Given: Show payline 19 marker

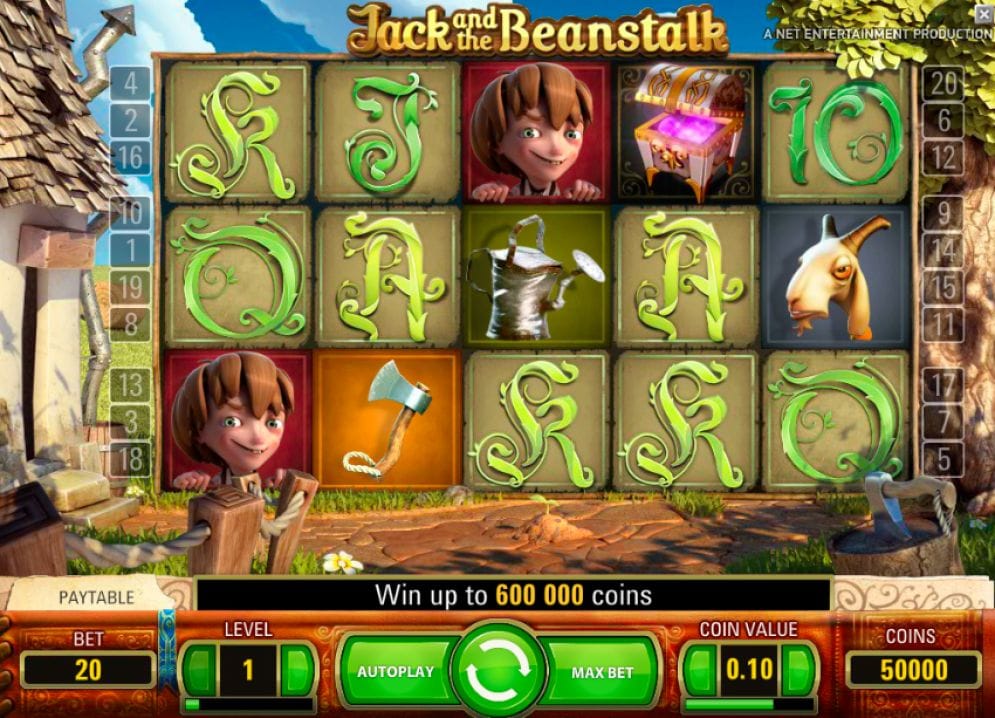Looking at the screenshot, I should pyautogui.click(x=131, y=288).
